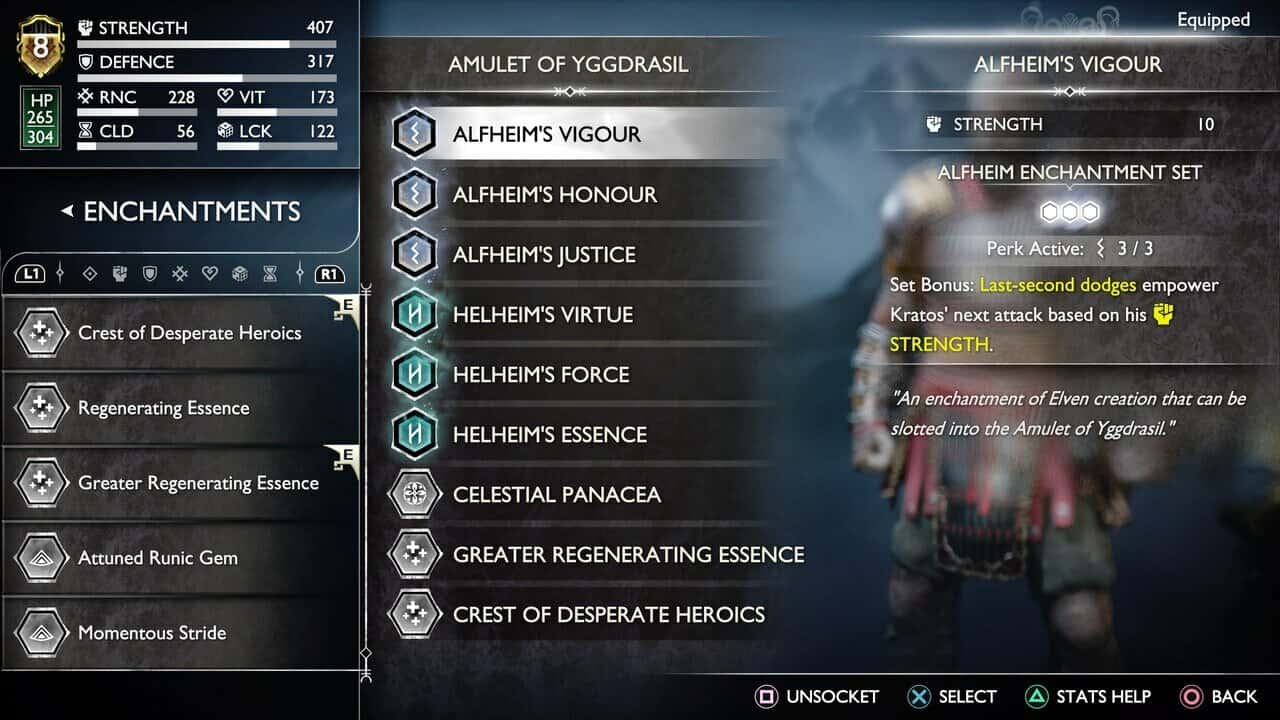The width and height of the screenshot is (1280, 720).
Task: Choose Helheim's Essence enchantment
Action: pyautogui.click(x=549, y=434)
